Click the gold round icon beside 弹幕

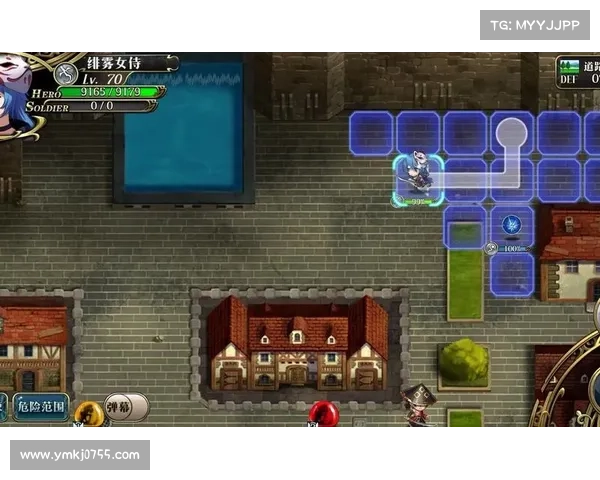pyautogui.click(x=88, y=411)
